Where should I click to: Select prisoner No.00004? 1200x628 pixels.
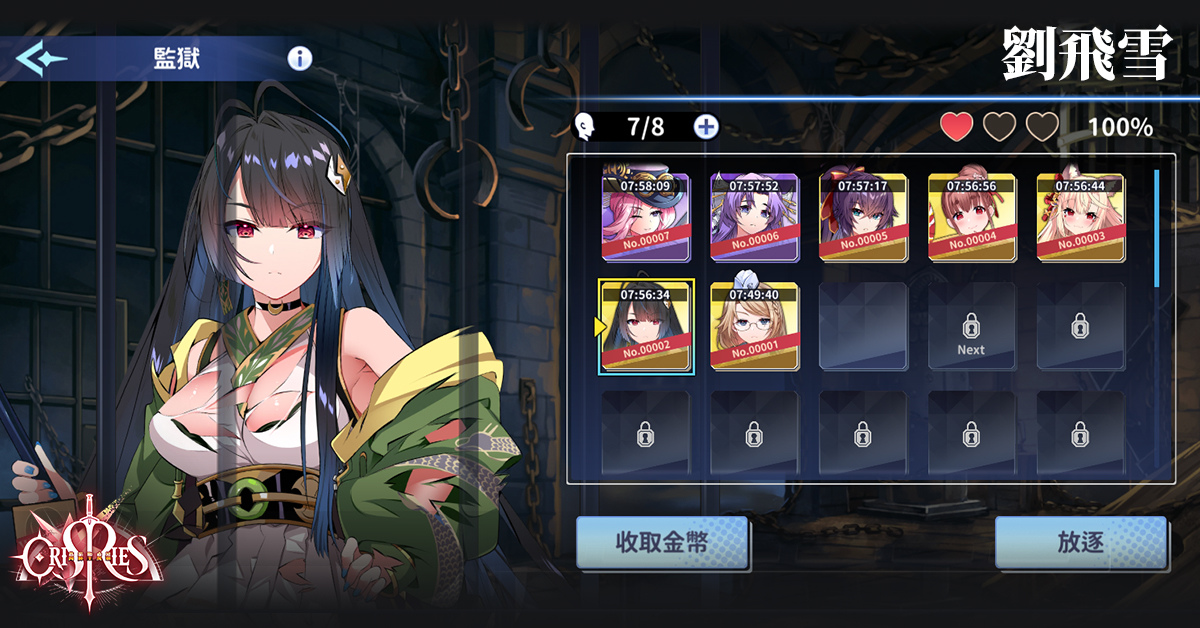click(x=971, y=216)
